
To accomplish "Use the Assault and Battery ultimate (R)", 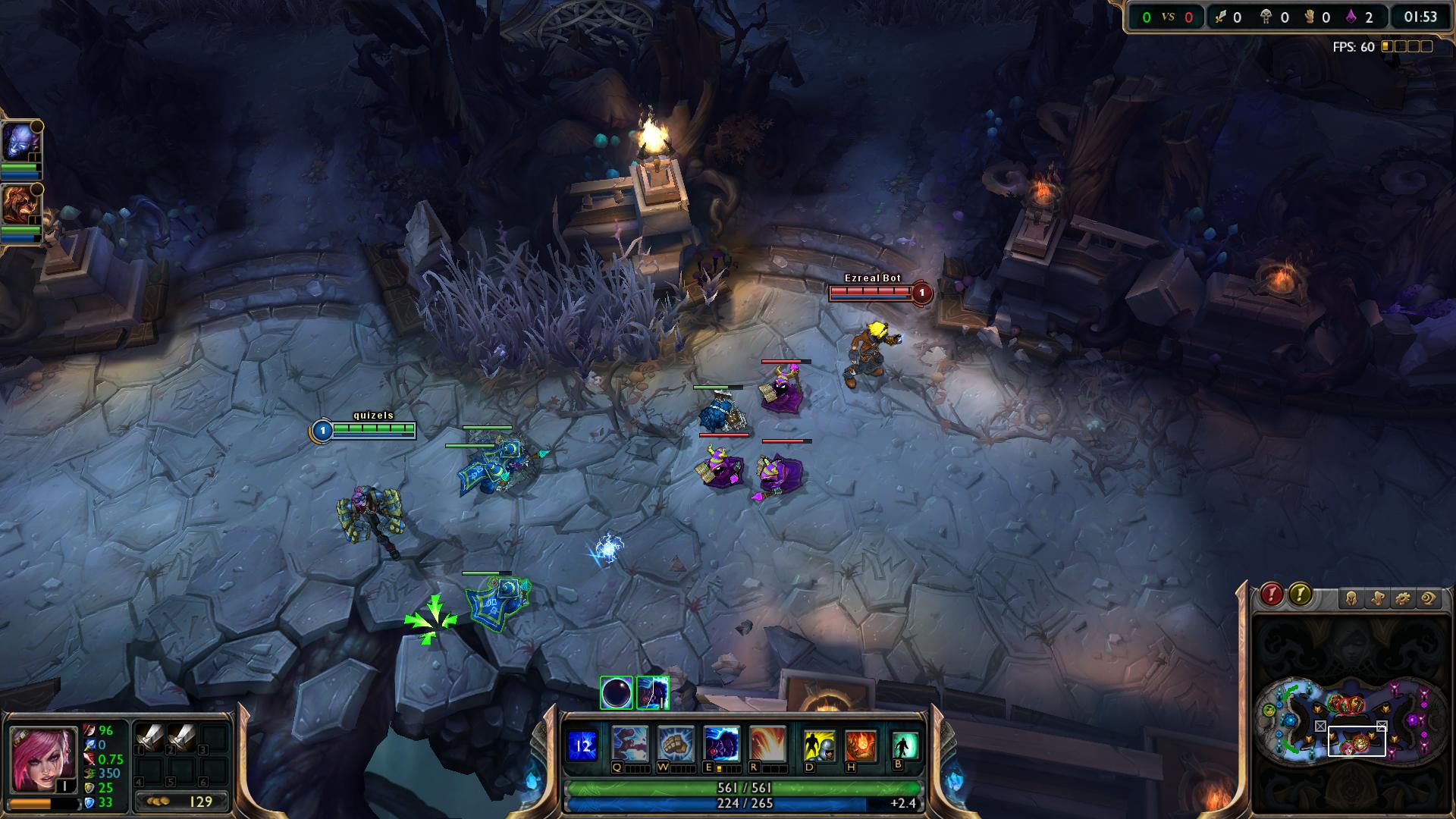I will tap(767, 744).
